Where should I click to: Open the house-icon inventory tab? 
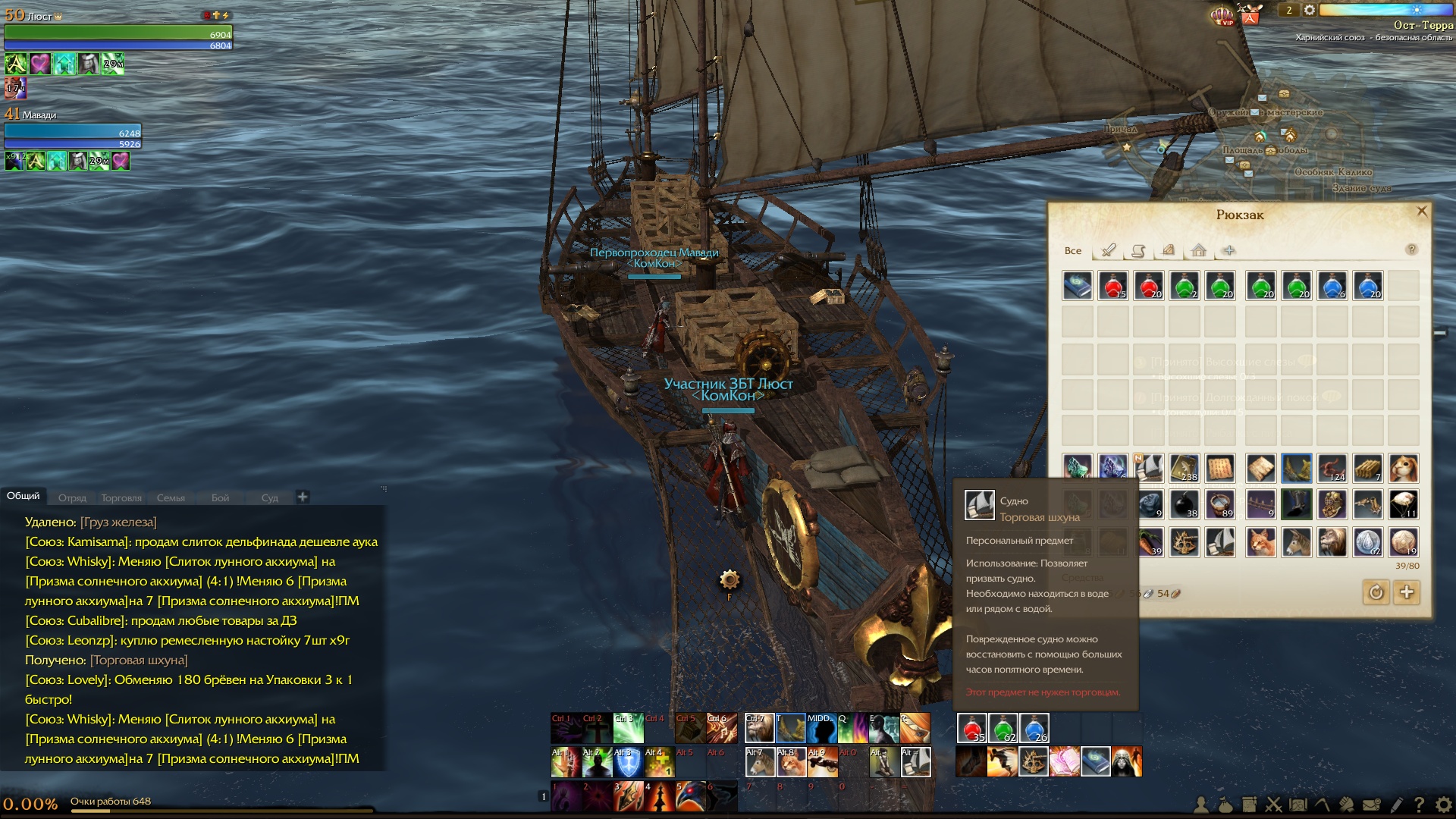[1198, 250]
